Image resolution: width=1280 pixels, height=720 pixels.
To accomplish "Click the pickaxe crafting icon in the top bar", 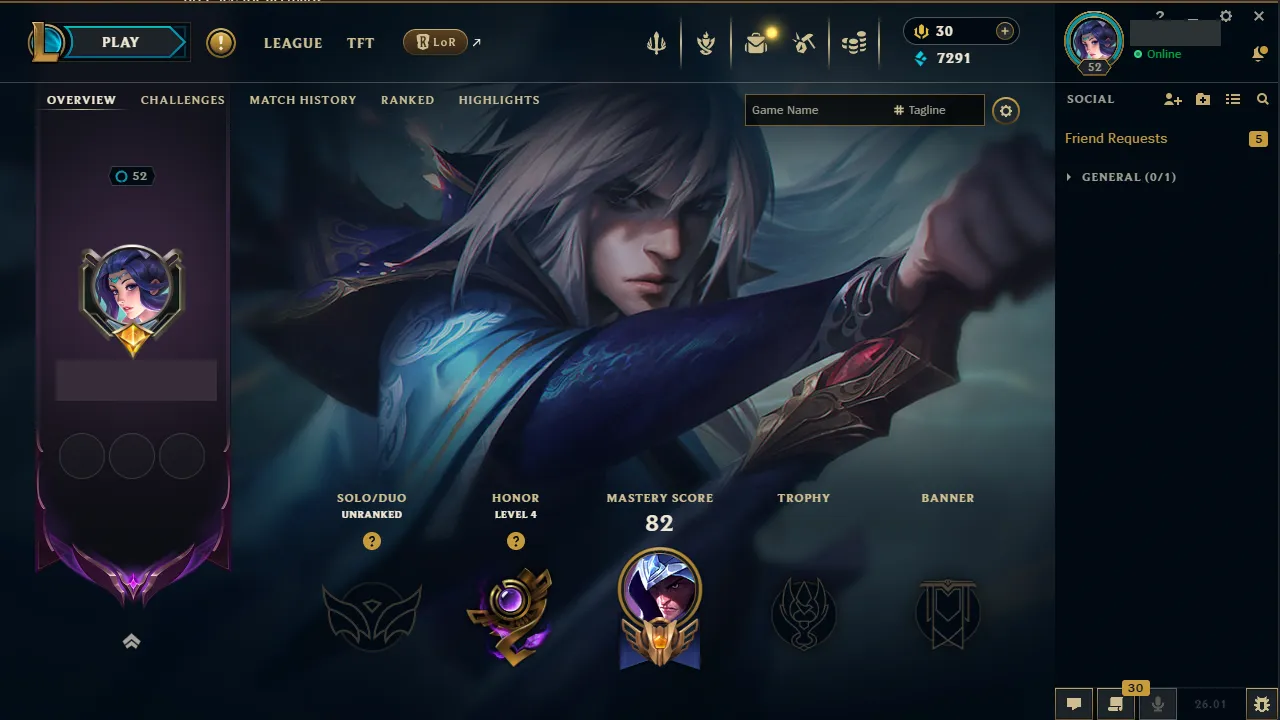I will 806,42.
